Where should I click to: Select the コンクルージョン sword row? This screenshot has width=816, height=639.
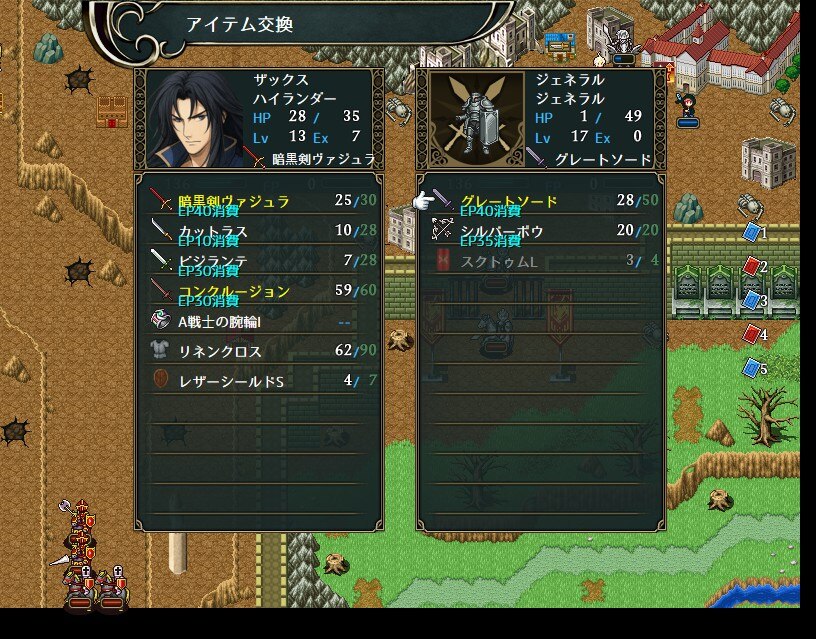235,291
